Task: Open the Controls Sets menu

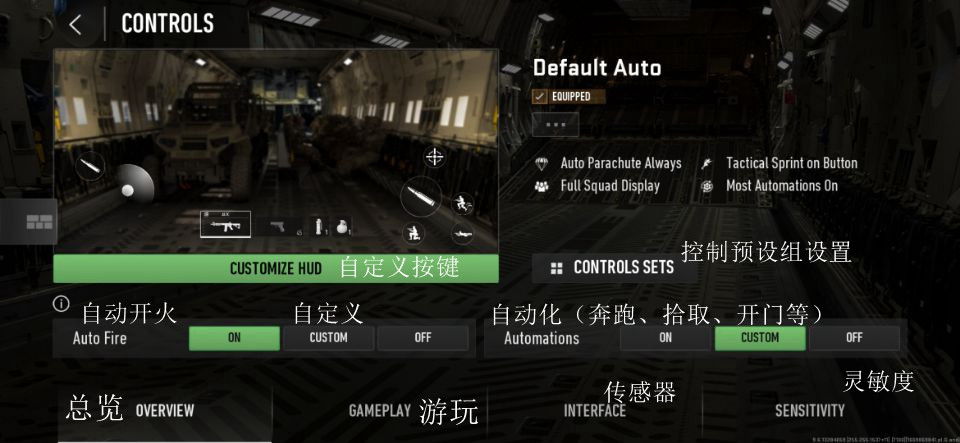Action: [612, 268]
